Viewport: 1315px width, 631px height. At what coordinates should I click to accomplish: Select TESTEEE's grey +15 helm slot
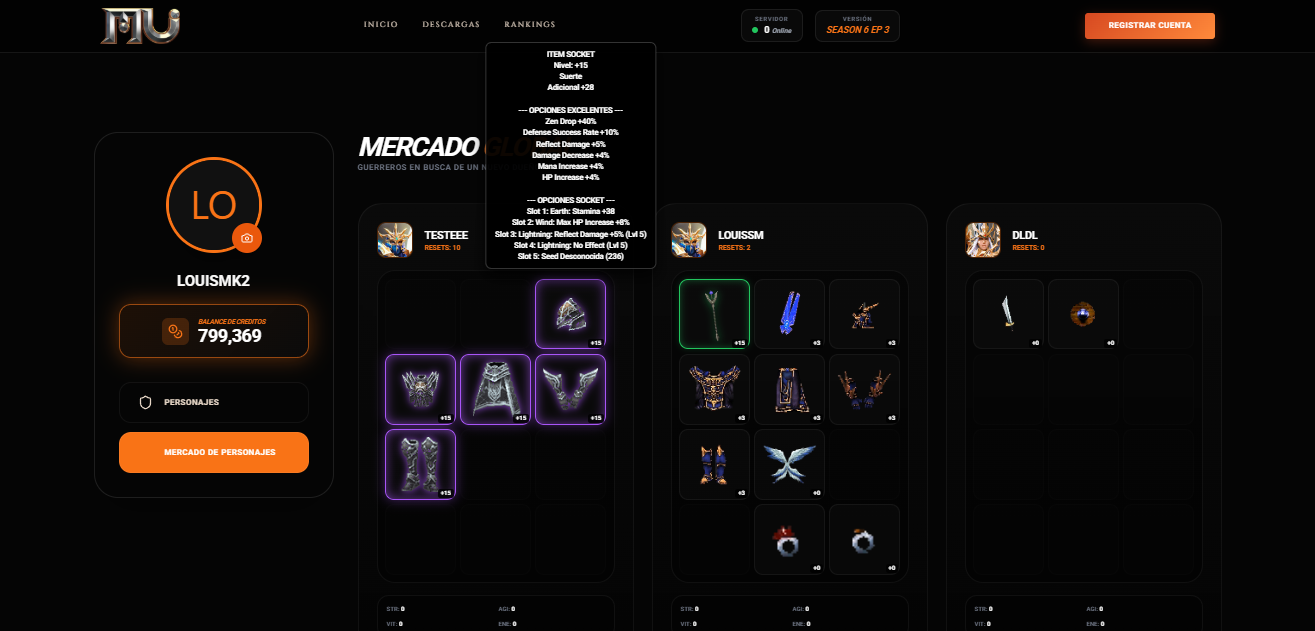570,314
